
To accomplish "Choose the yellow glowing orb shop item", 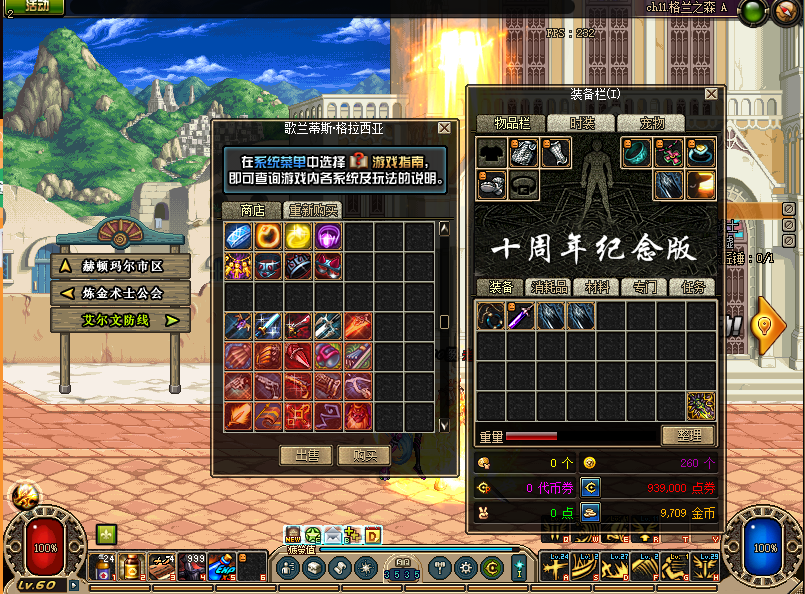I will tap(298, 237).
